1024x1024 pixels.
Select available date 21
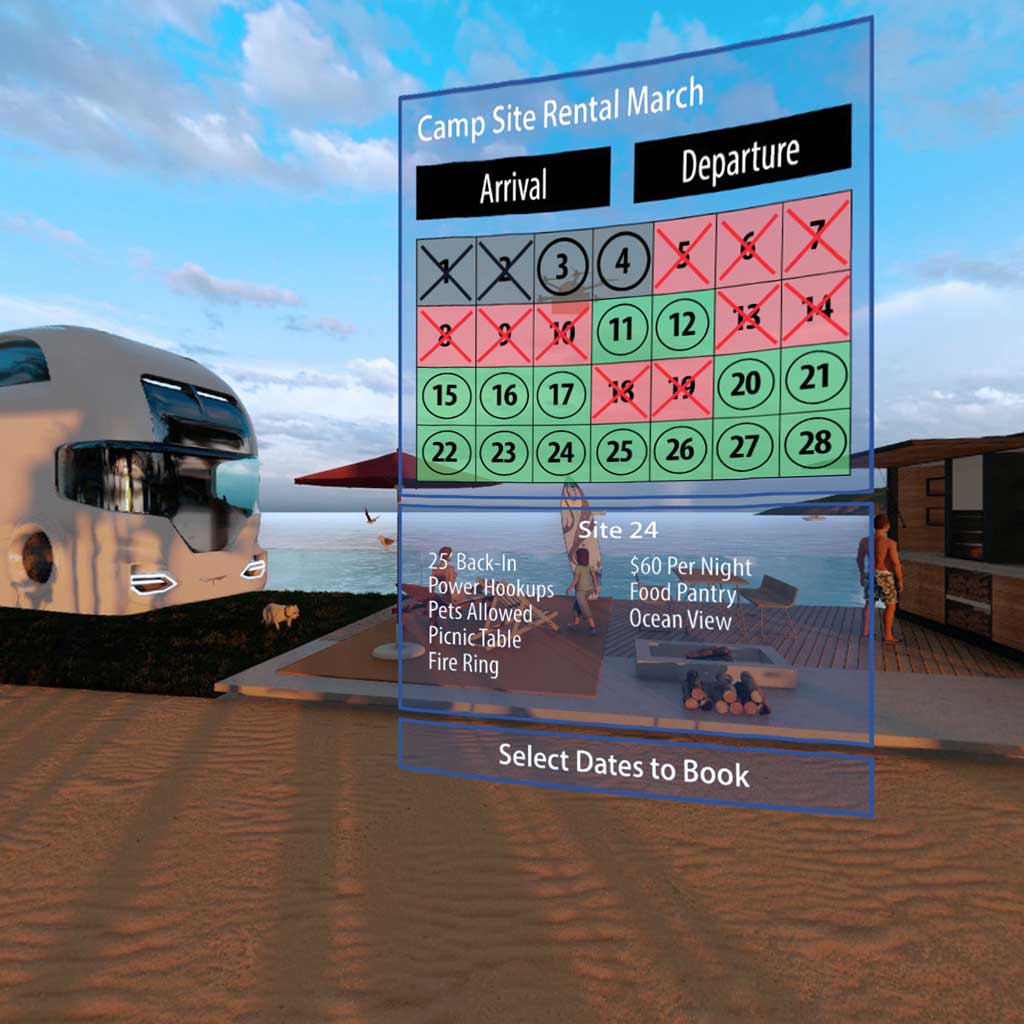tap(815, 377)
